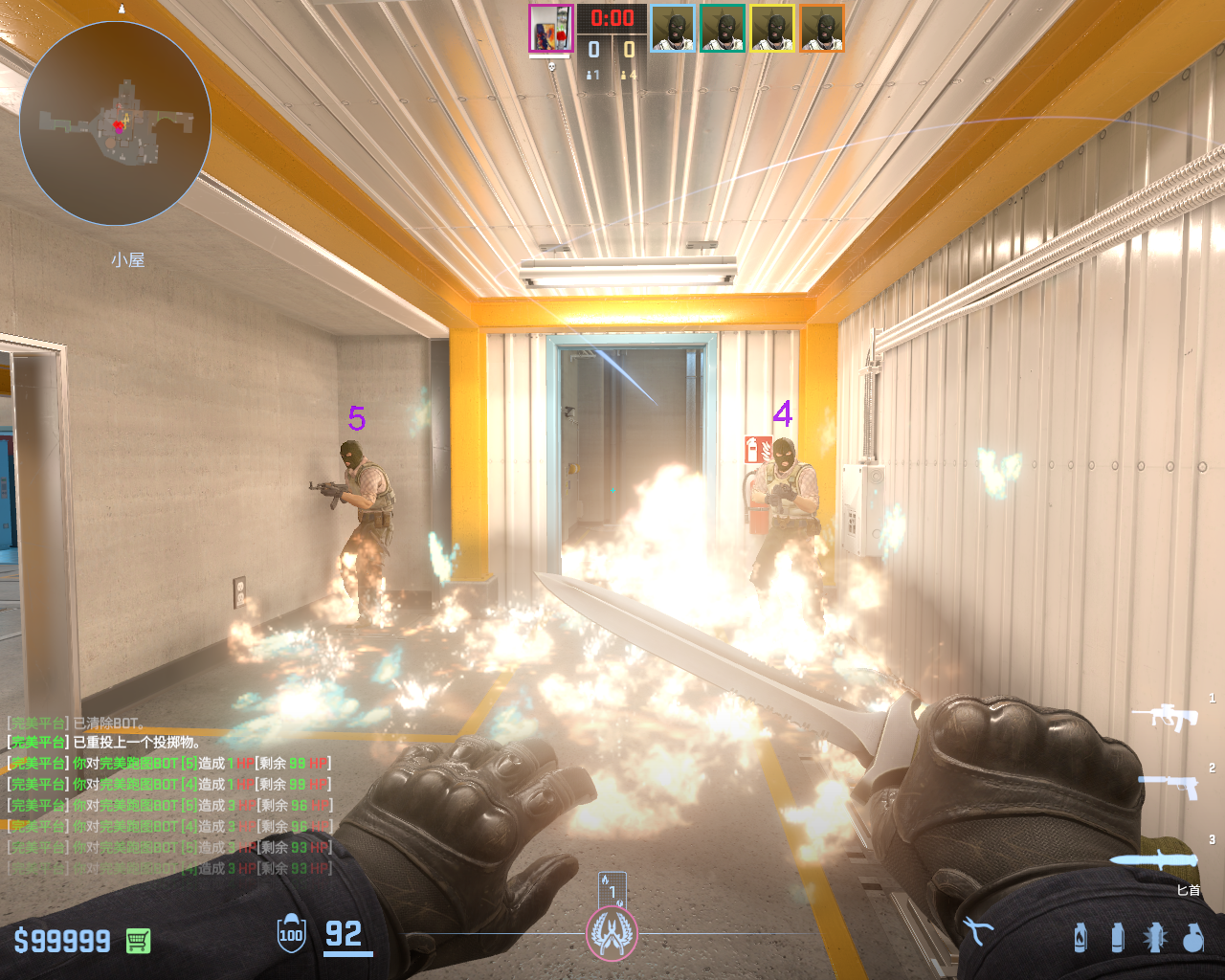
Task: Select the purple-framed player avatar
Action: pyautogui.click(x=551, y=29)
